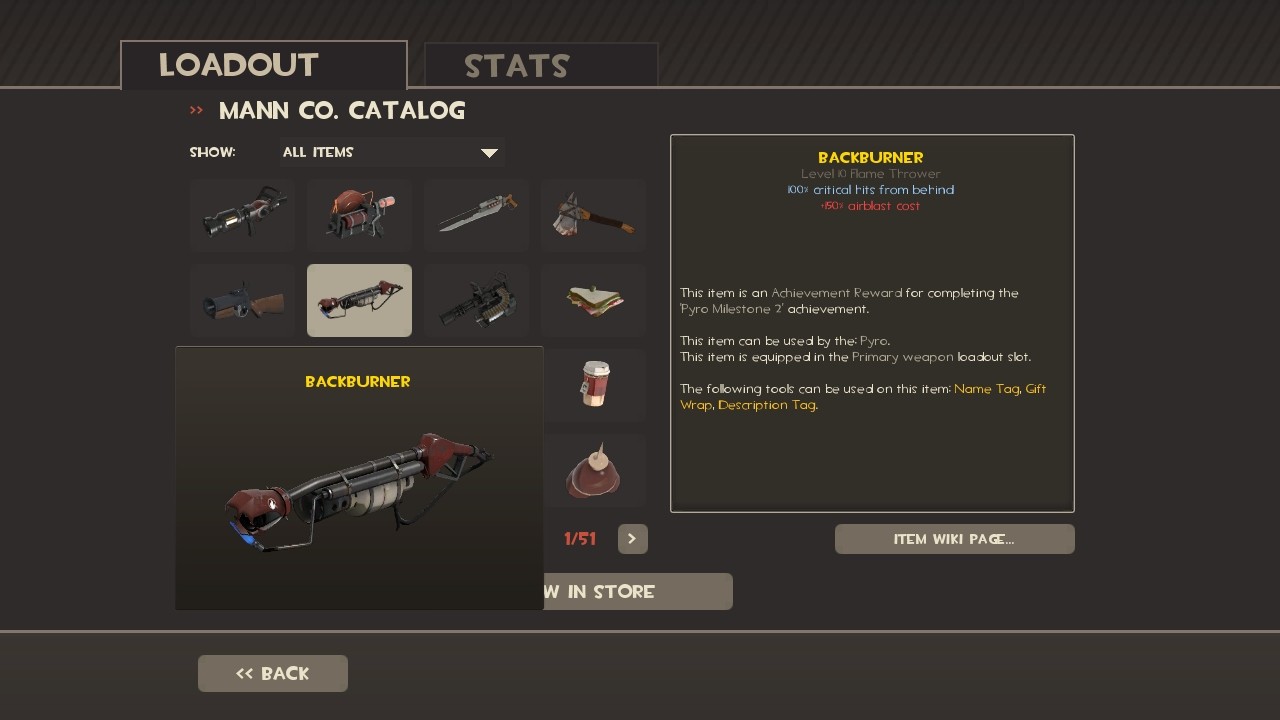1280x720 pixels.
Task: Select the Back Scratcher rake item
Action: 593,214
